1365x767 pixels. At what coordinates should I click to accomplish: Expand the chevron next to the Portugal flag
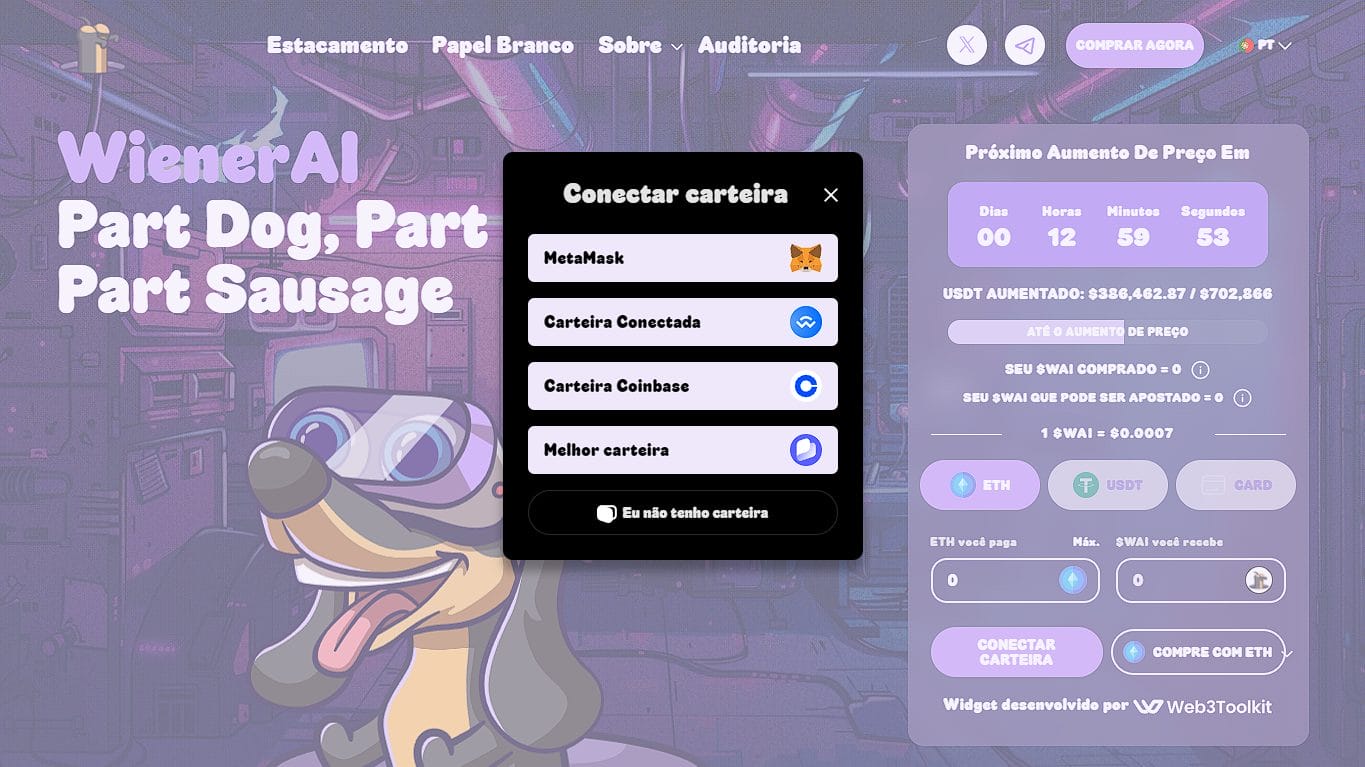point(1288,45)
